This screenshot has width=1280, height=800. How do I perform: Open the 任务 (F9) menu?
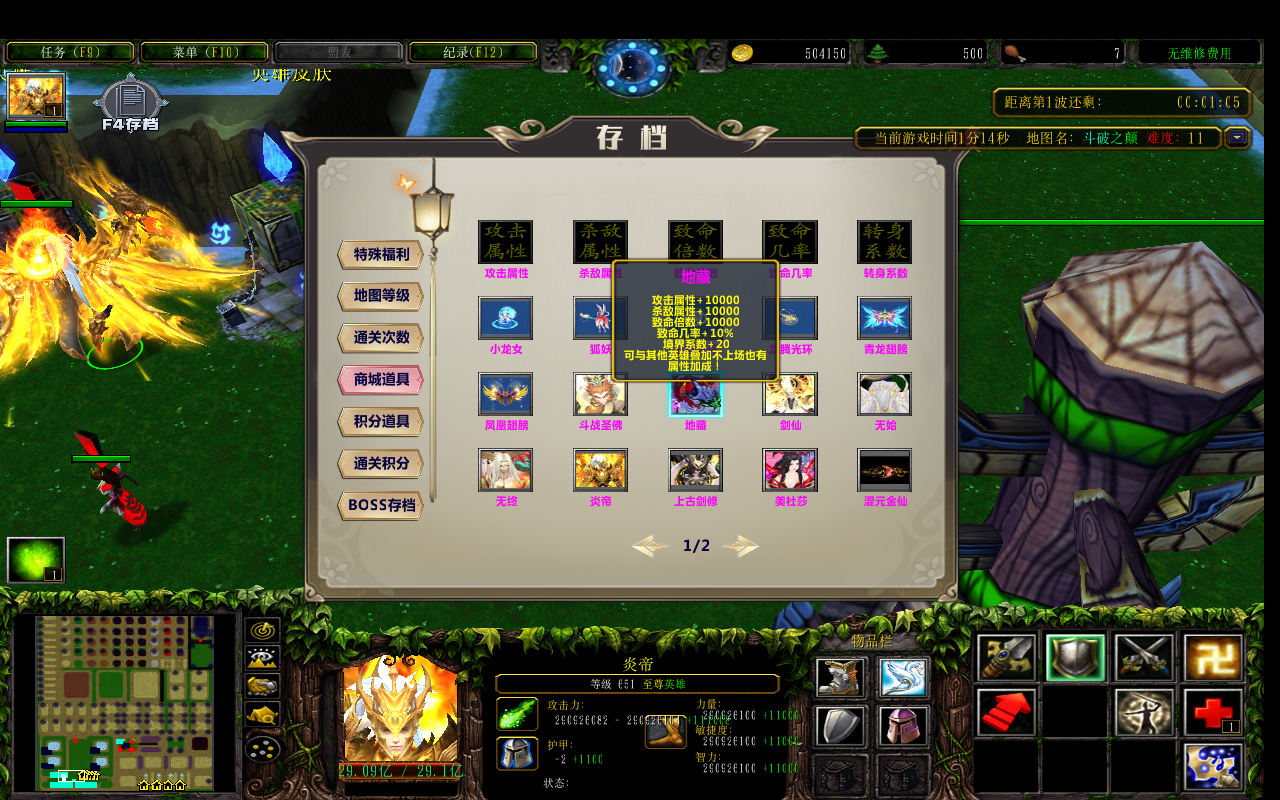[70, 50]
